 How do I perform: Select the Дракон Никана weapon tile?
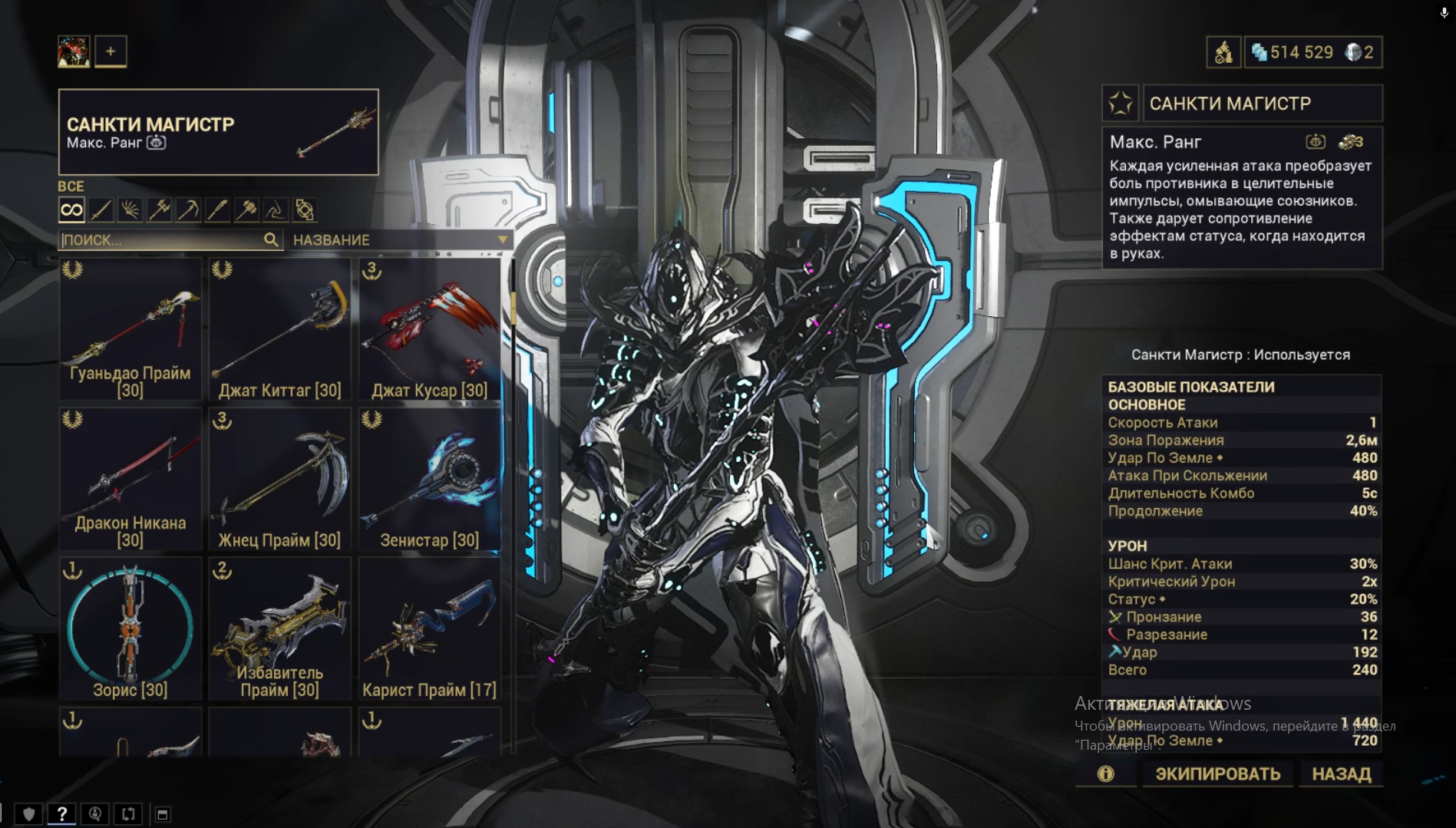(130, 479)
